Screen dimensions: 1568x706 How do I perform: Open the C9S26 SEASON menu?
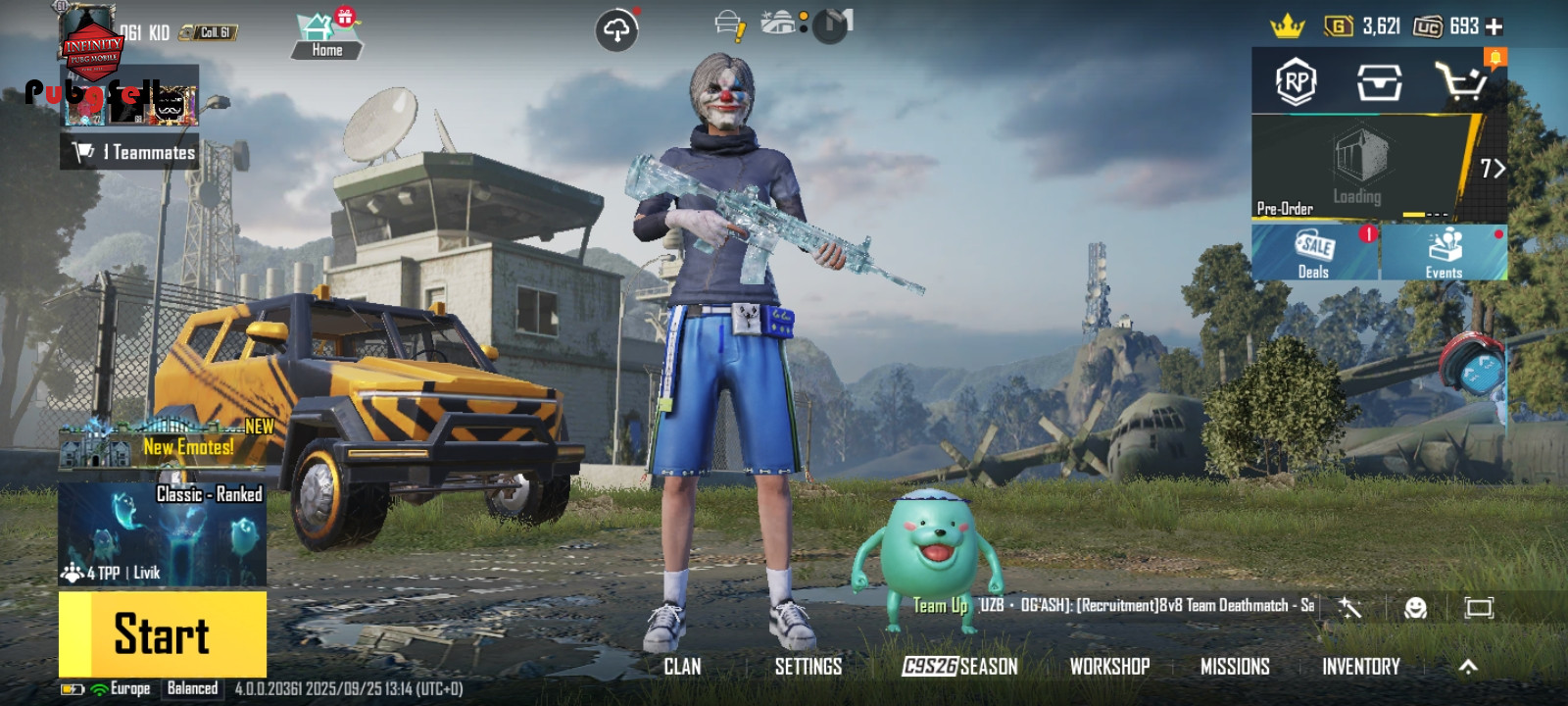pyautogui.click(x=960, y=667)
